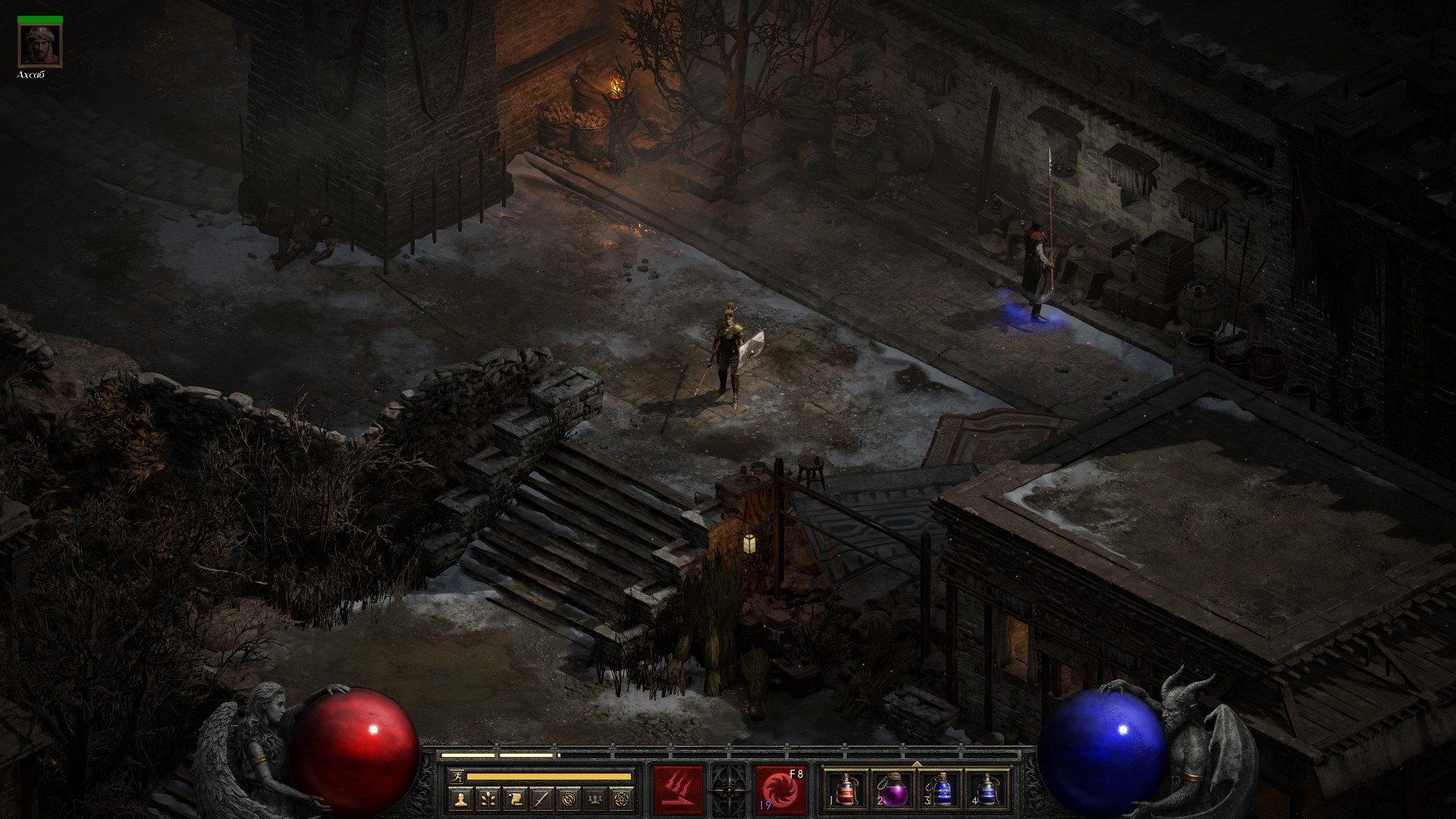This screenshot has width=1456, height=819.
Task: Open the game menu pentagram icon
Action: 622,799
